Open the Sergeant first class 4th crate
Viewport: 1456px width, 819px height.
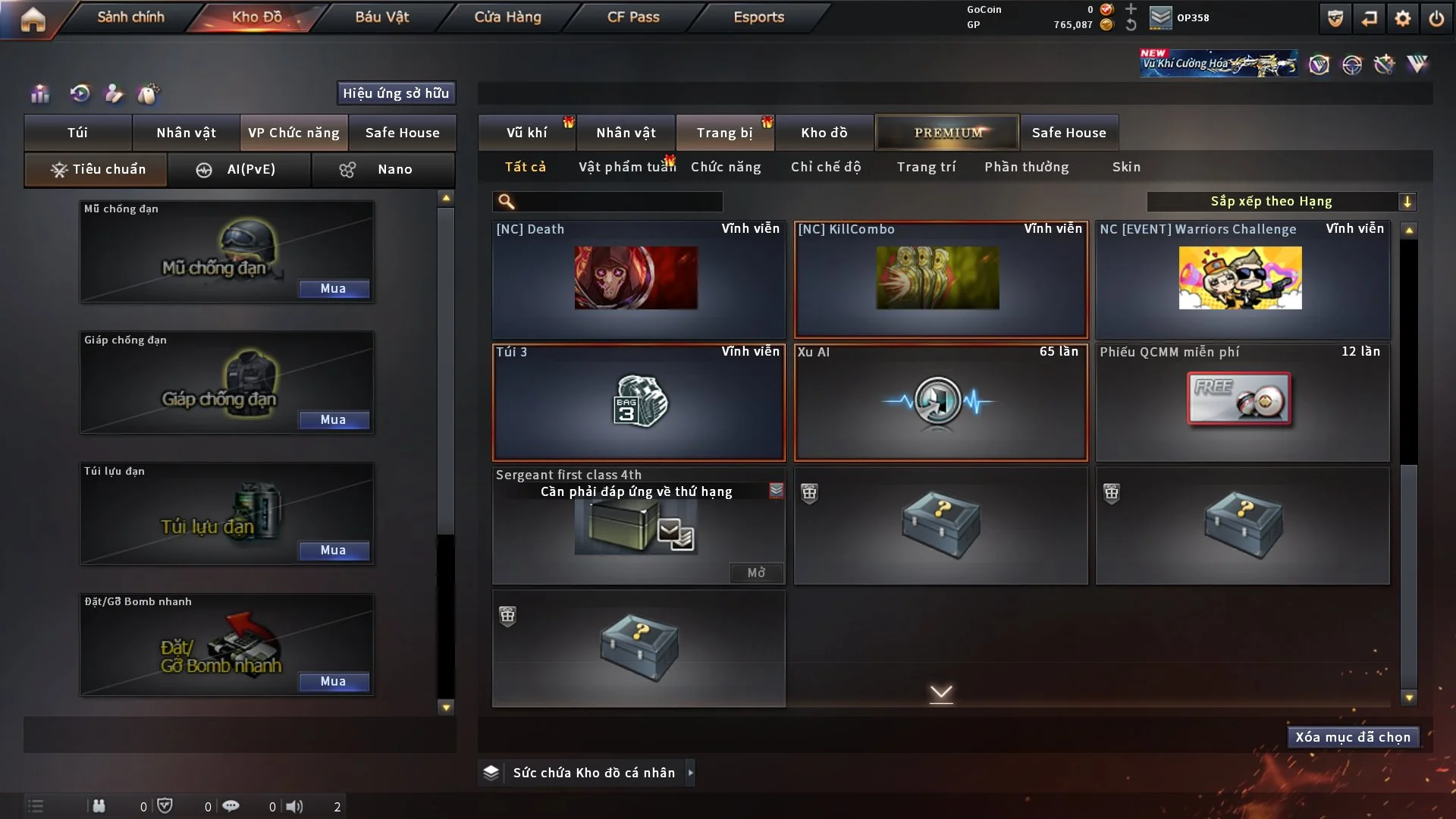point(755,573)
